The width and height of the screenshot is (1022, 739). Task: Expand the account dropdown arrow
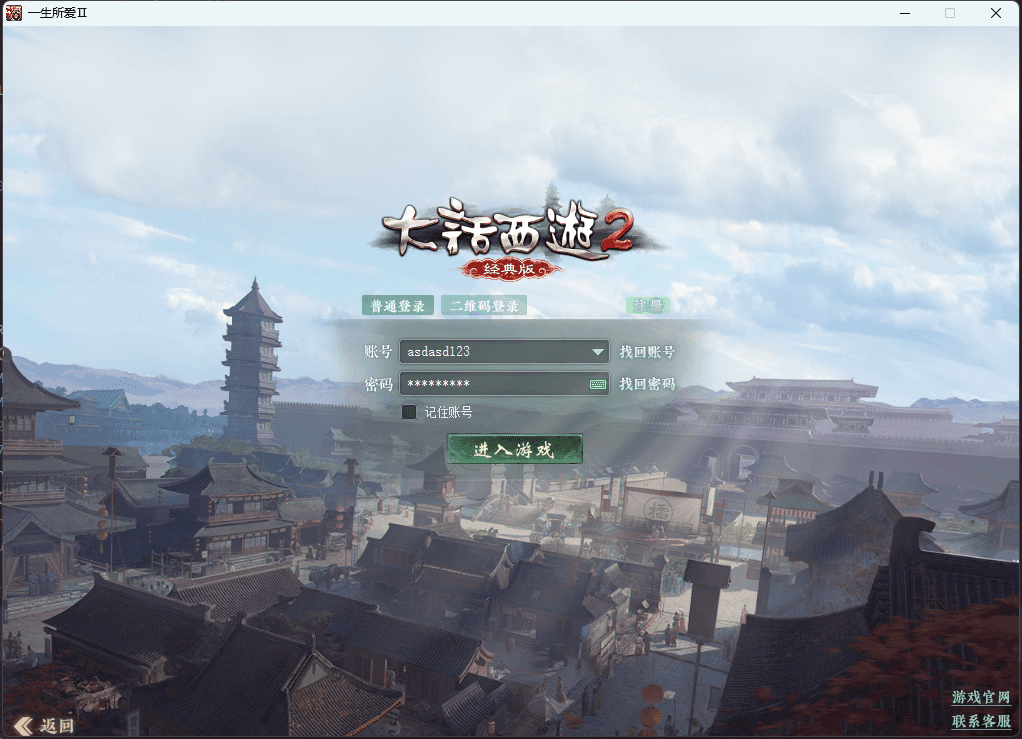(x=598, y=352)
